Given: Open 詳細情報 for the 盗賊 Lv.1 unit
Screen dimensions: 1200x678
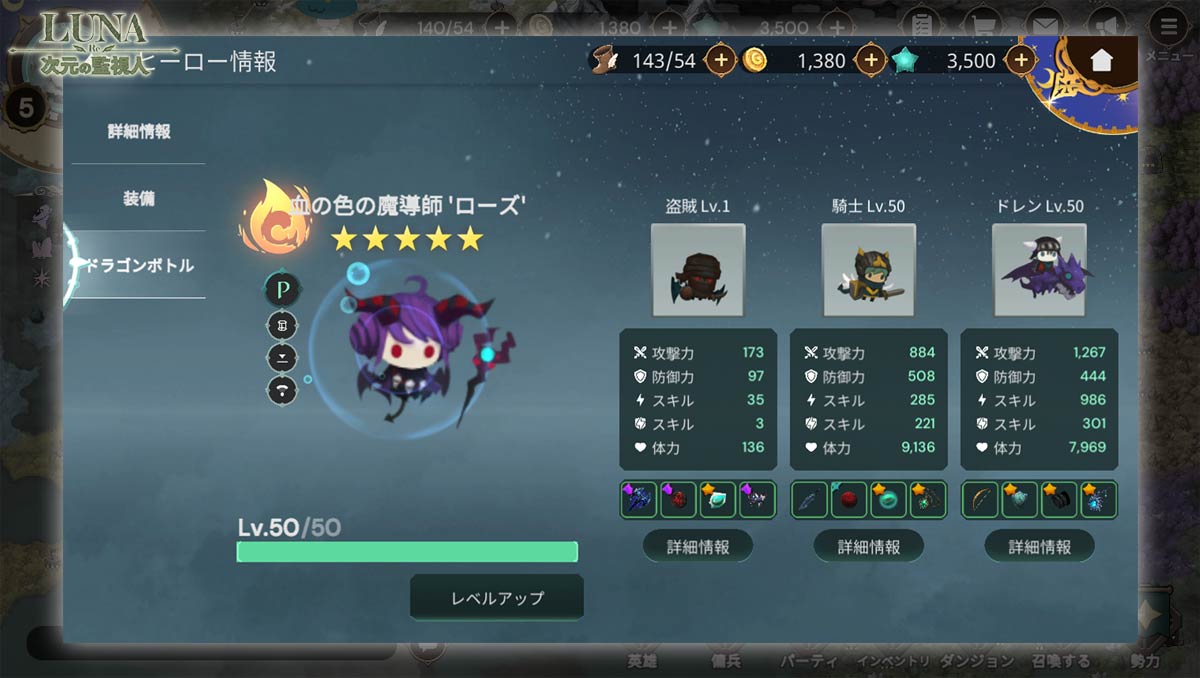Looking at the screenshot, I should 698,547.
